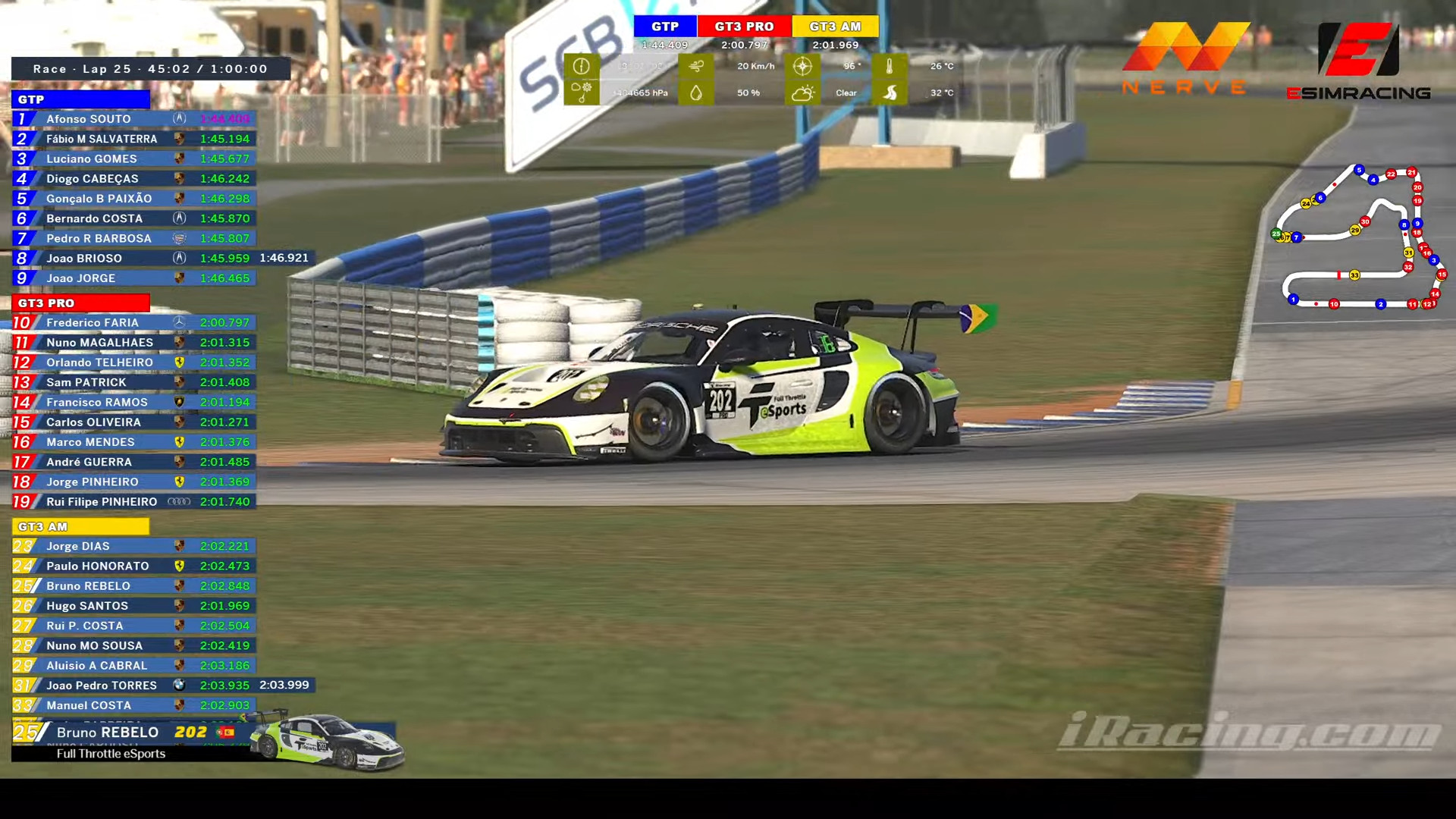
Task: Toggle the GT3 PRO class header
Action: coord(81,303)
